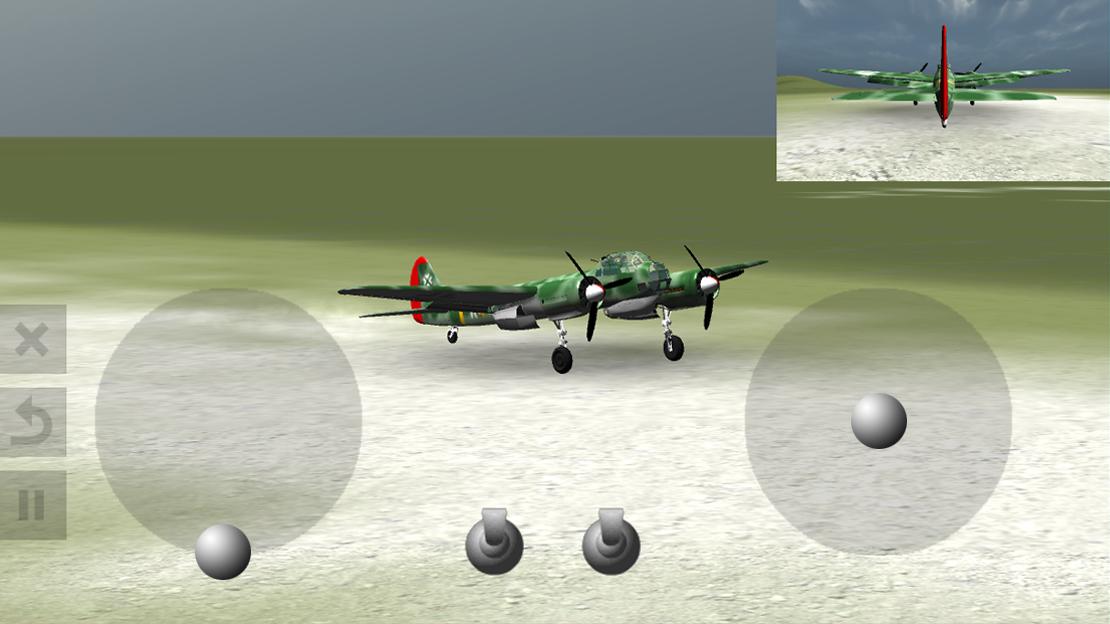This screenshot has height=624, width=1110.
Task: Flip the left toggle switch
Action: [x=494, y=542]
